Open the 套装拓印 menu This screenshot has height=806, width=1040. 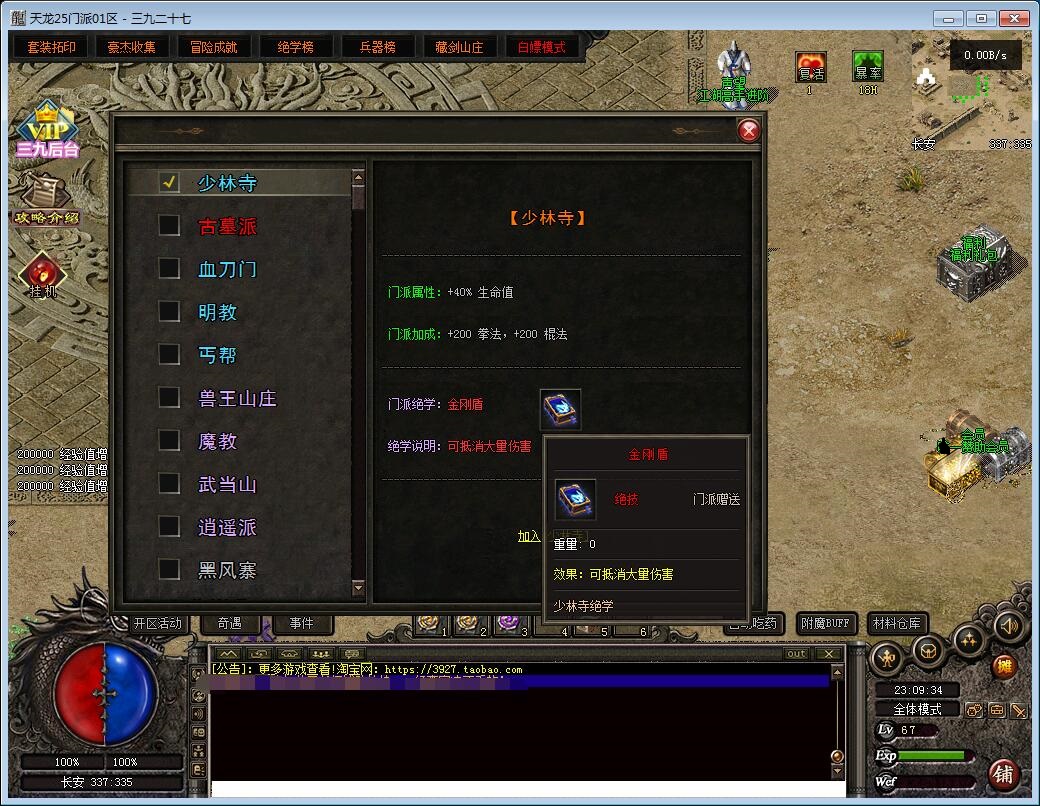click(x=51, y=47)
